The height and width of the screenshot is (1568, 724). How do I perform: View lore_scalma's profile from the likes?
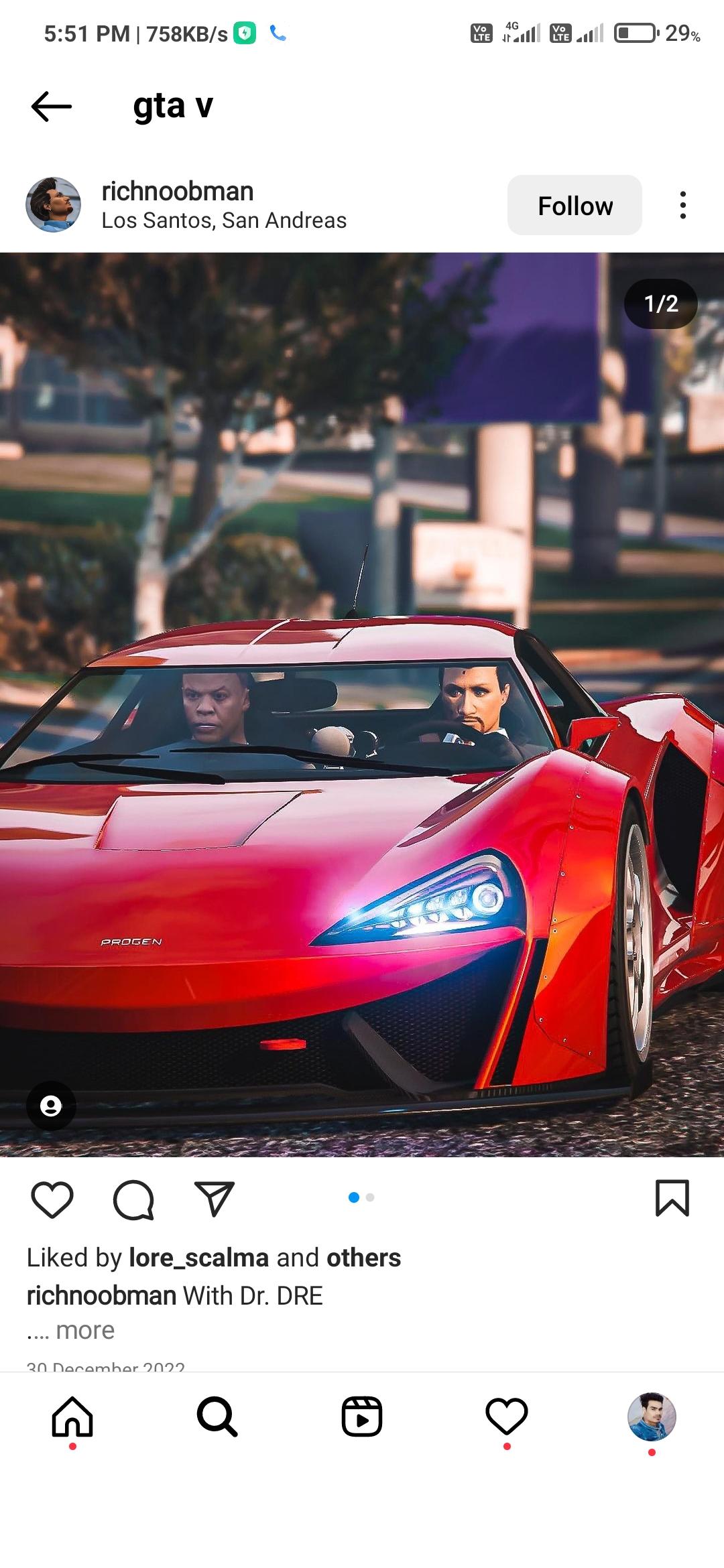198,1258
